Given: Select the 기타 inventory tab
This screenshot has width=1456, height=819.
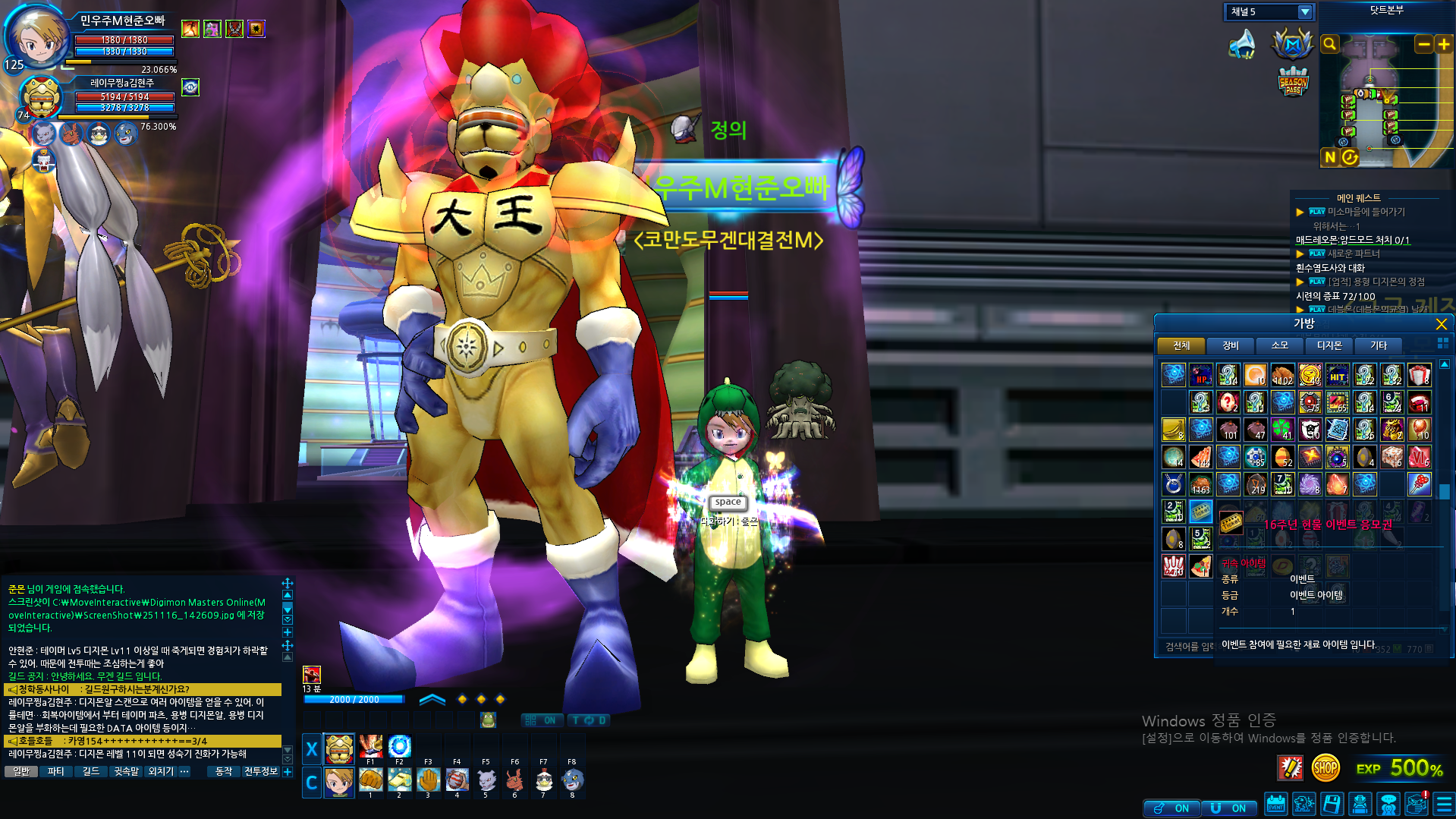Looking at the screenshot, I should coord(1378,346).
